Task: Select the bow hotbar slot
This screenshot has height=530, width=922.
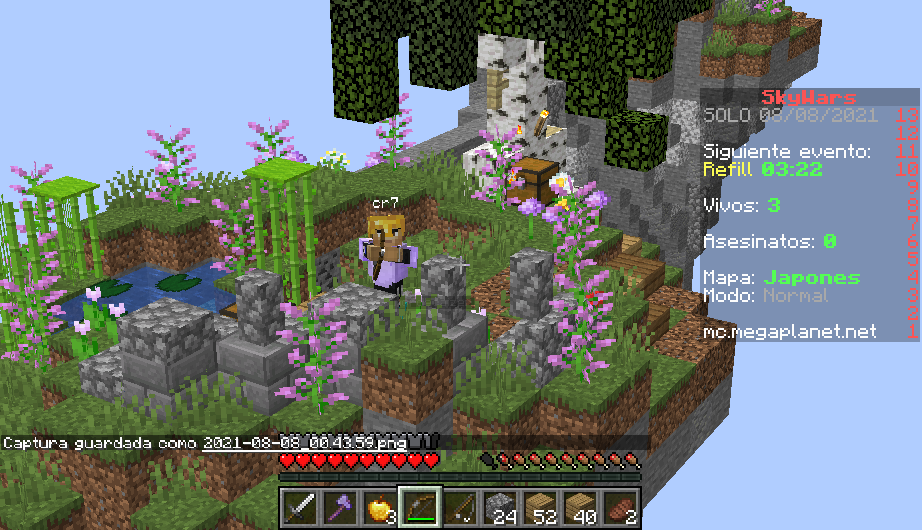Action: pos(419,507)
